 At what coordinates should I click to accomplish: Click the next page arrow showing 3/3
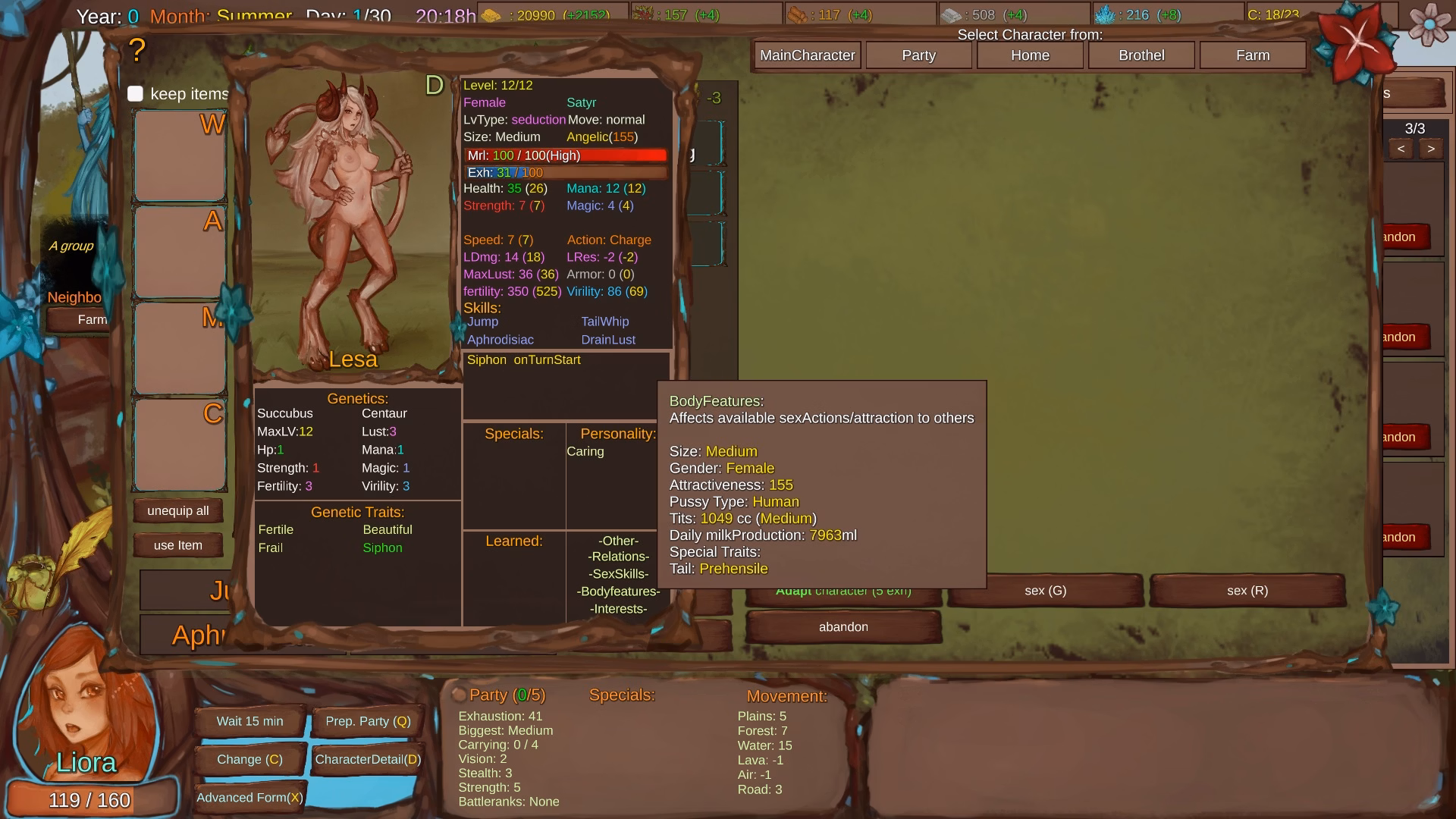[1430, 149]
